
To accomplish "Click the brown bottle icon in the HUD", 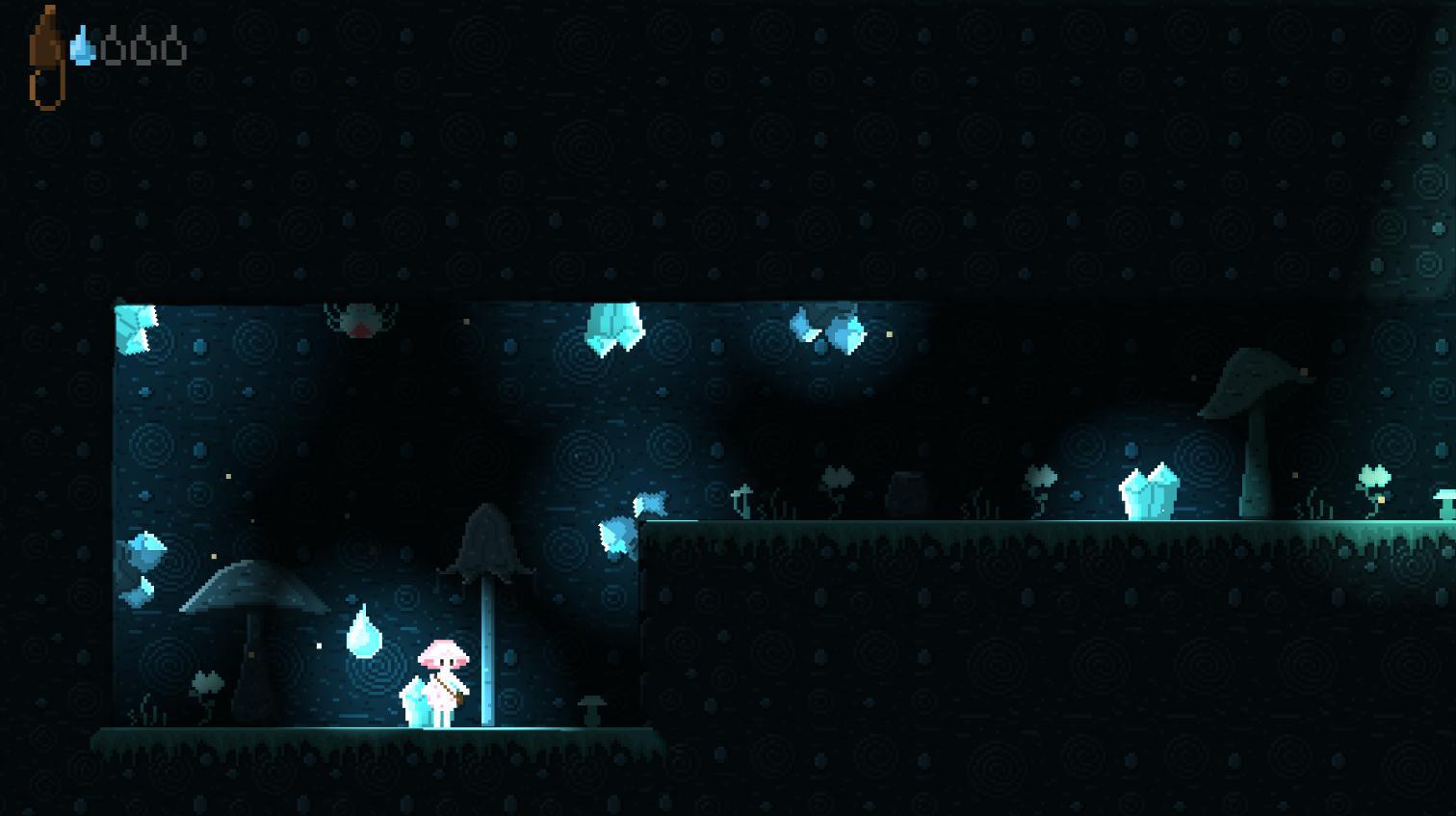I will (x=46, y=53).
